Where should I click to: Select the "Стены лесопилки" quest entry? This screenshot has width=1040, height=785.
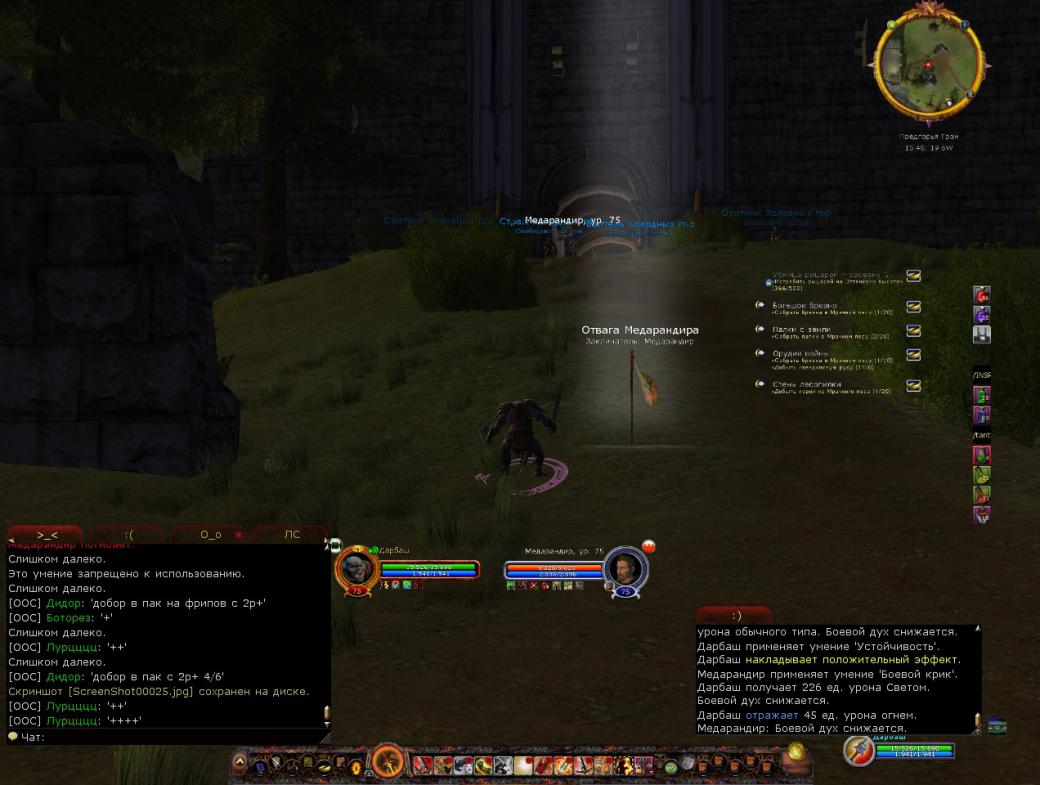pyautogui.click(x=806, y=383)
